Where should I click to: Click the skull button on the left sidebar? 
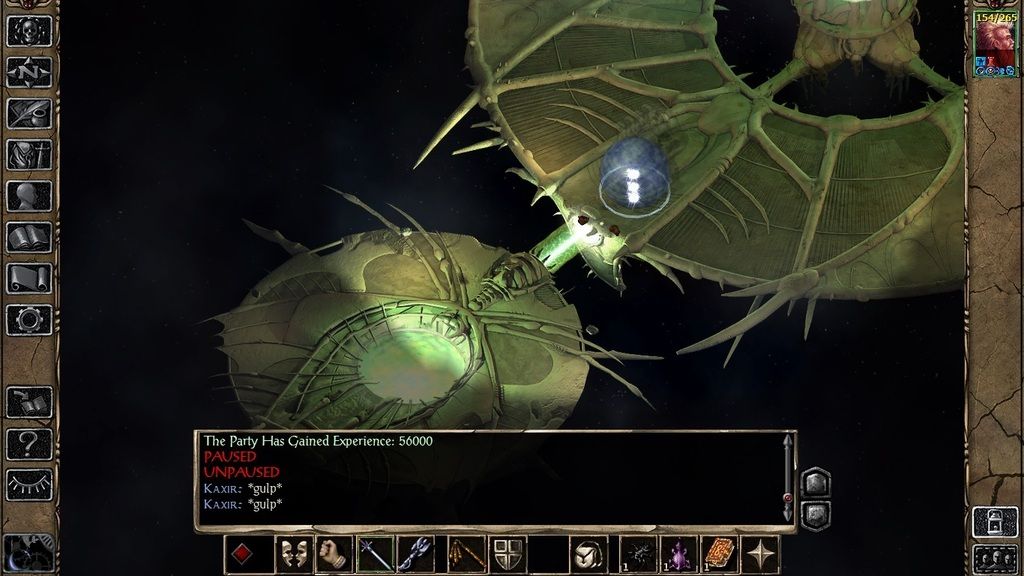(x=29, y=30)
